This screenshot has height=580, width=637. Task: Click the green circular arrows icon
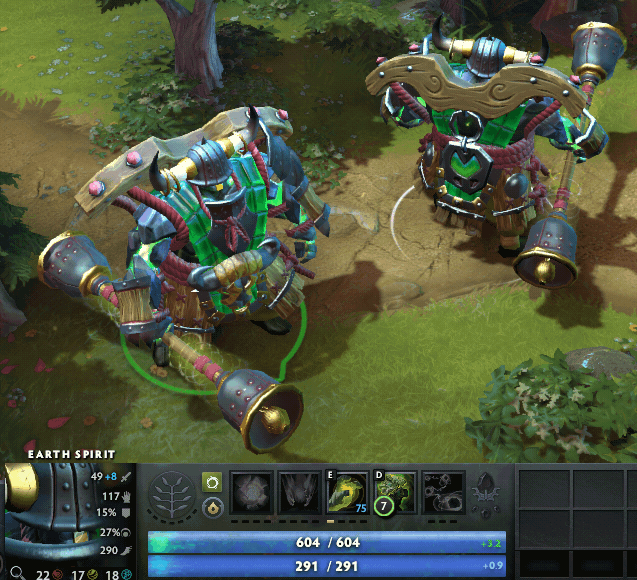point(211,482)
